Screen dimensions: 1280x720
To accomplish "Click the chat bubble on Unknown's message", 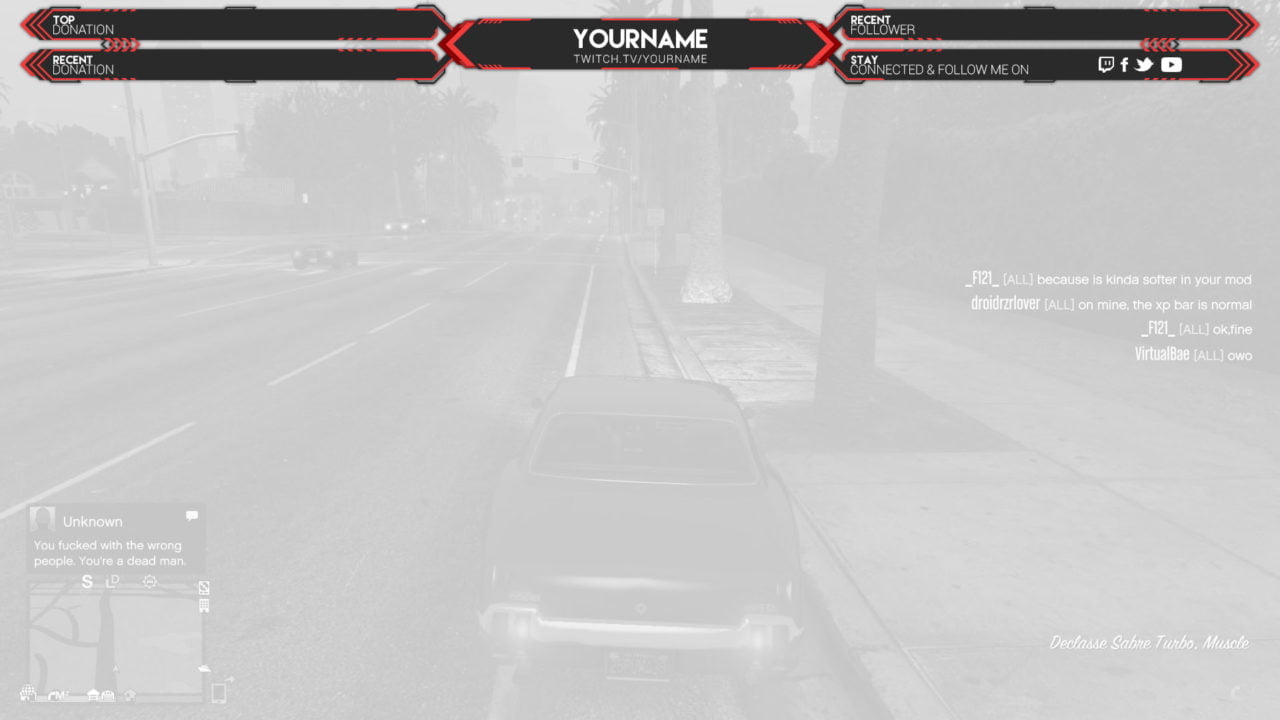I will [x=191, y=514].
